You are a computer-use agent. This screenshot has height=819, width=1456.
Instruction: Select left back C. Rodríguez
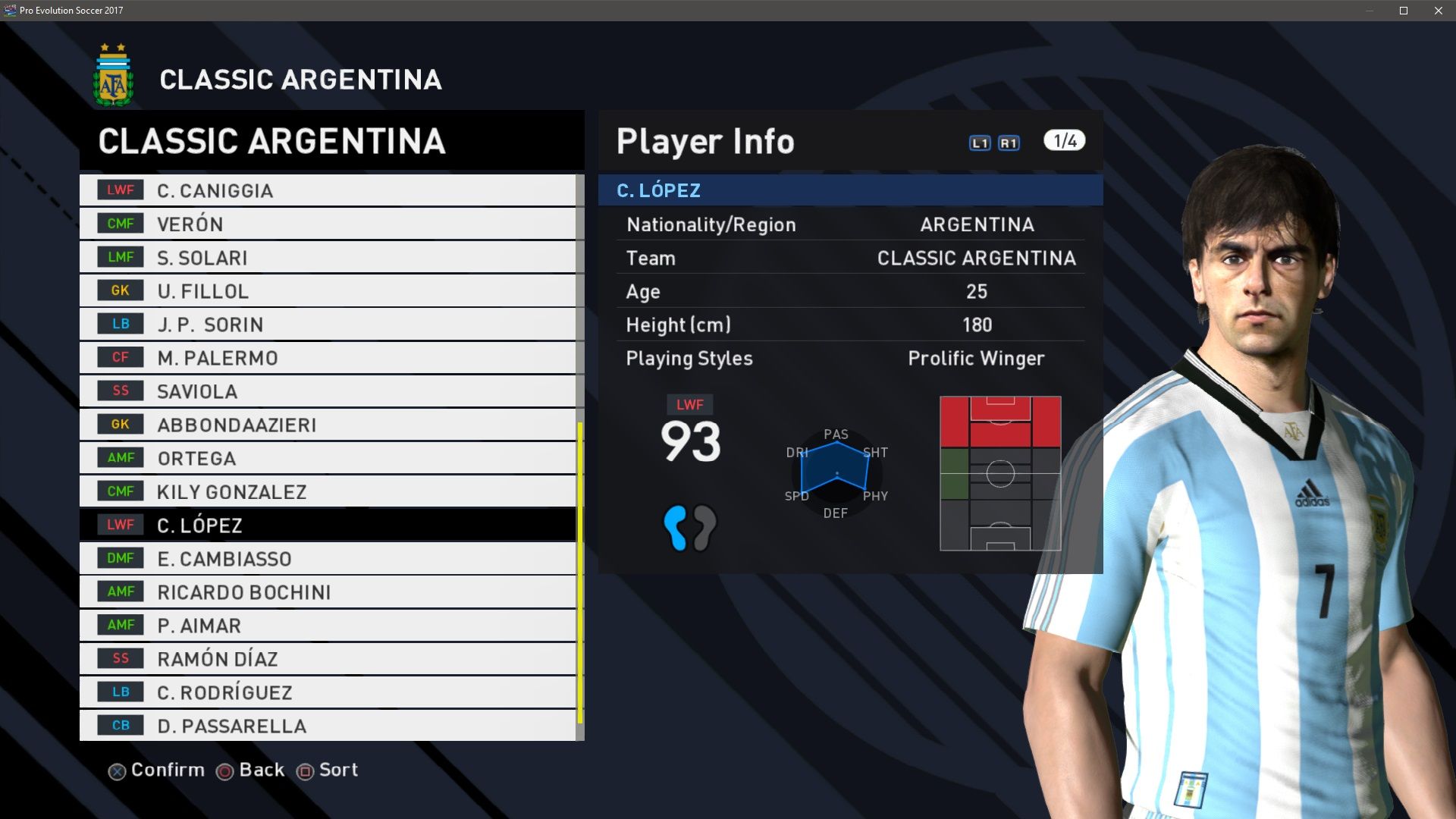click(x=328, y=692)
